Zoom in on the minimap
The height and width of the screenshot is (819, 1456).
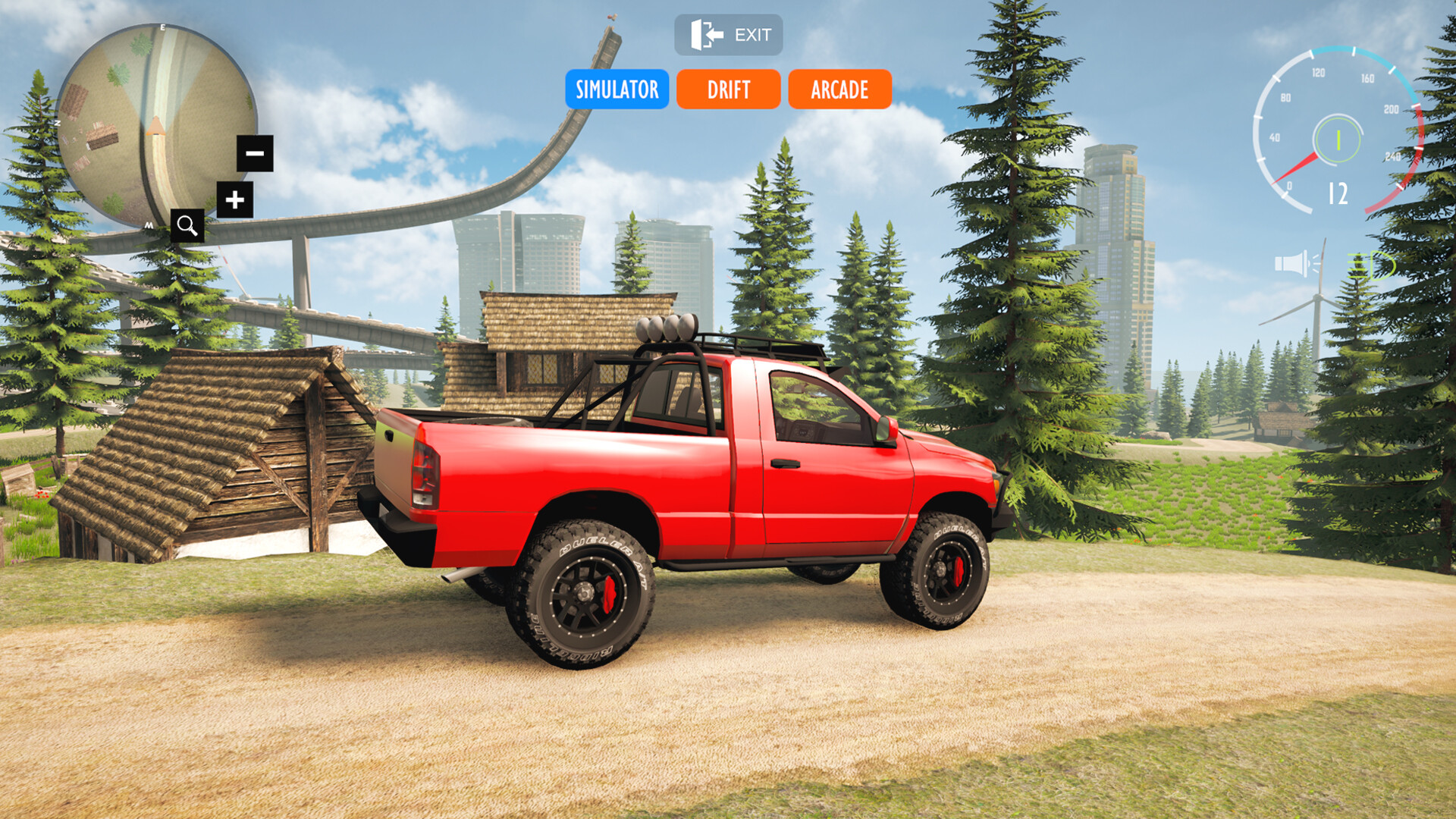point(234,201)
